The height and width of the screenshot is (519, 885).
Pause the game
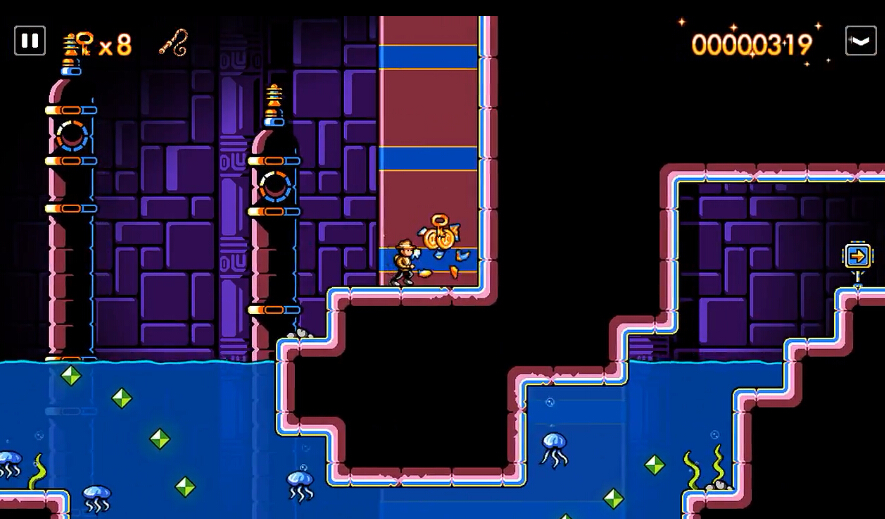point(30,41)
